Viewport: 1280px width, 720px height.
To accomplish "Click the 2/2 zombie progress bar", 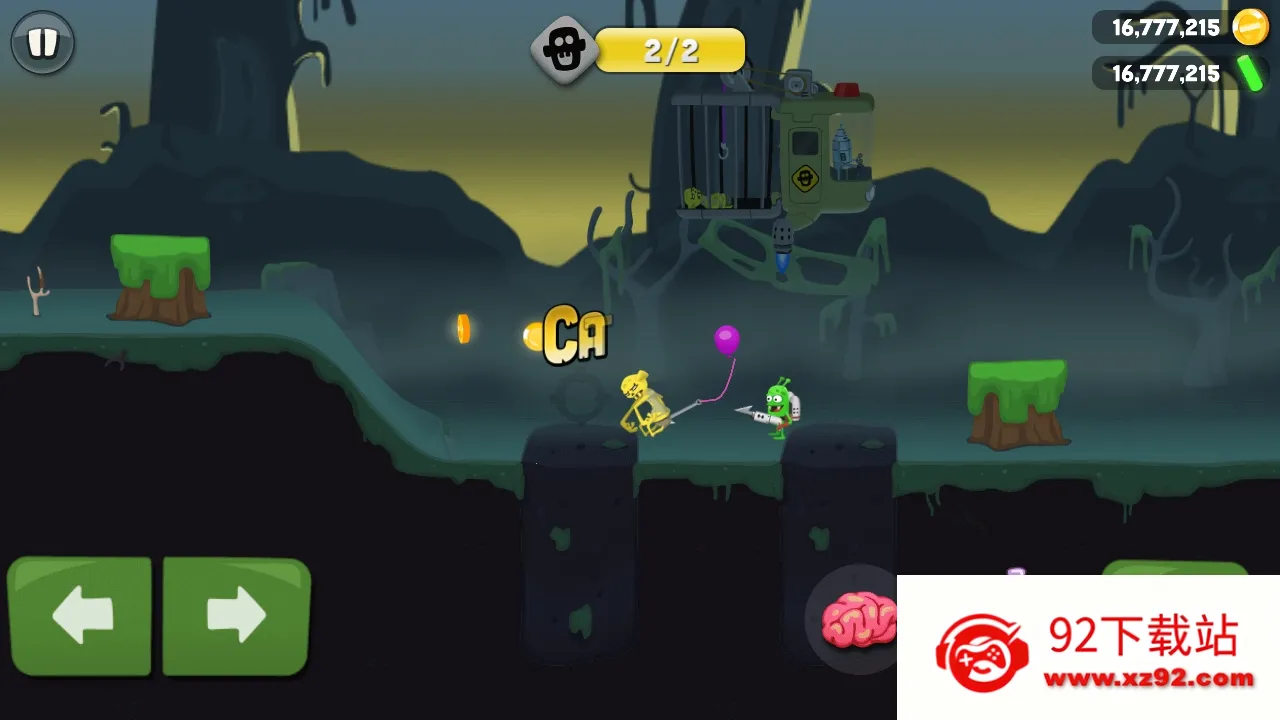I will [670, 48].
